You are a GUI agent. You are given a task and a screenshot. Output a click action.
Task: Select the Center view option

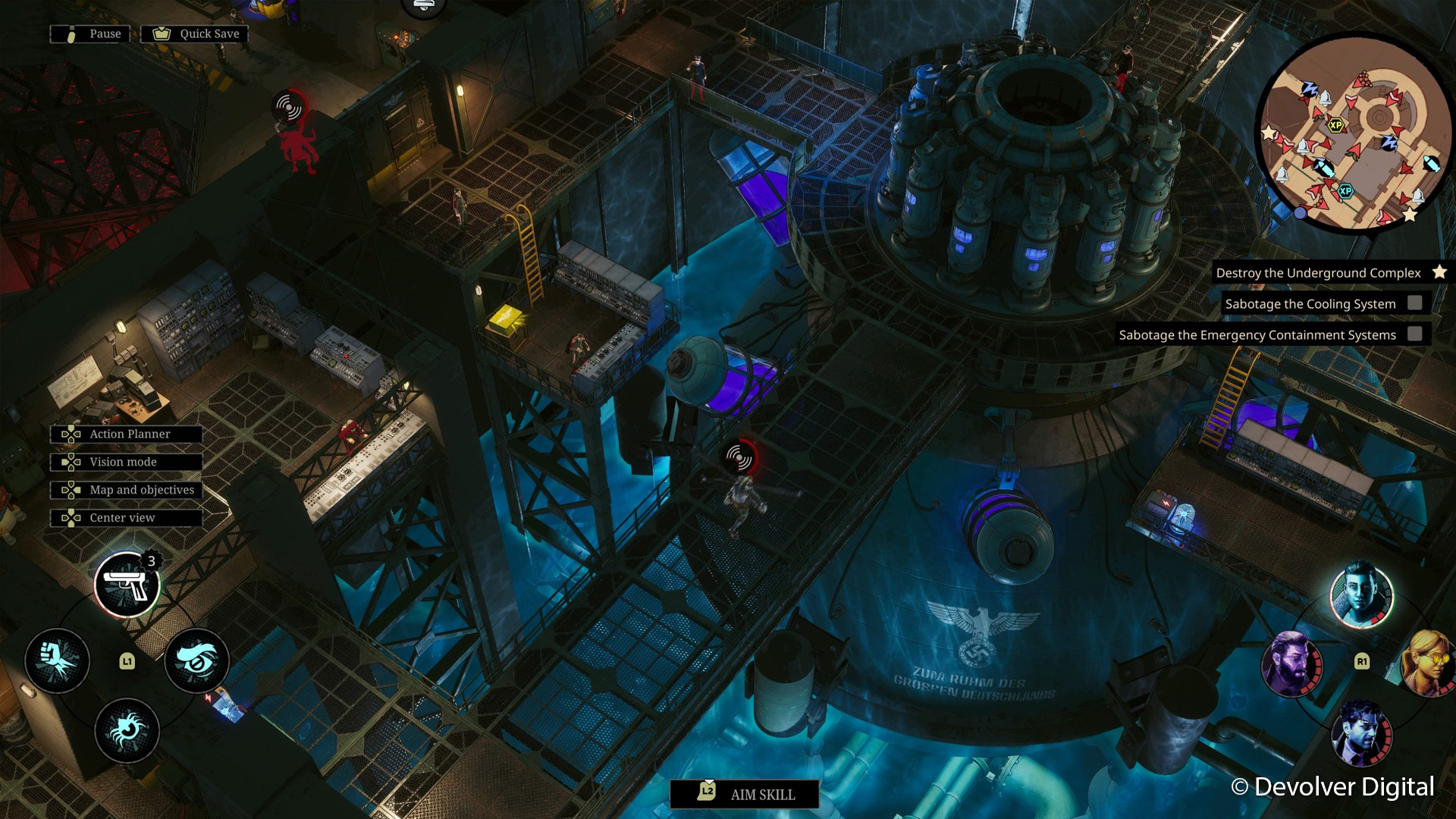pyautogui.click(x=127, y=518)
